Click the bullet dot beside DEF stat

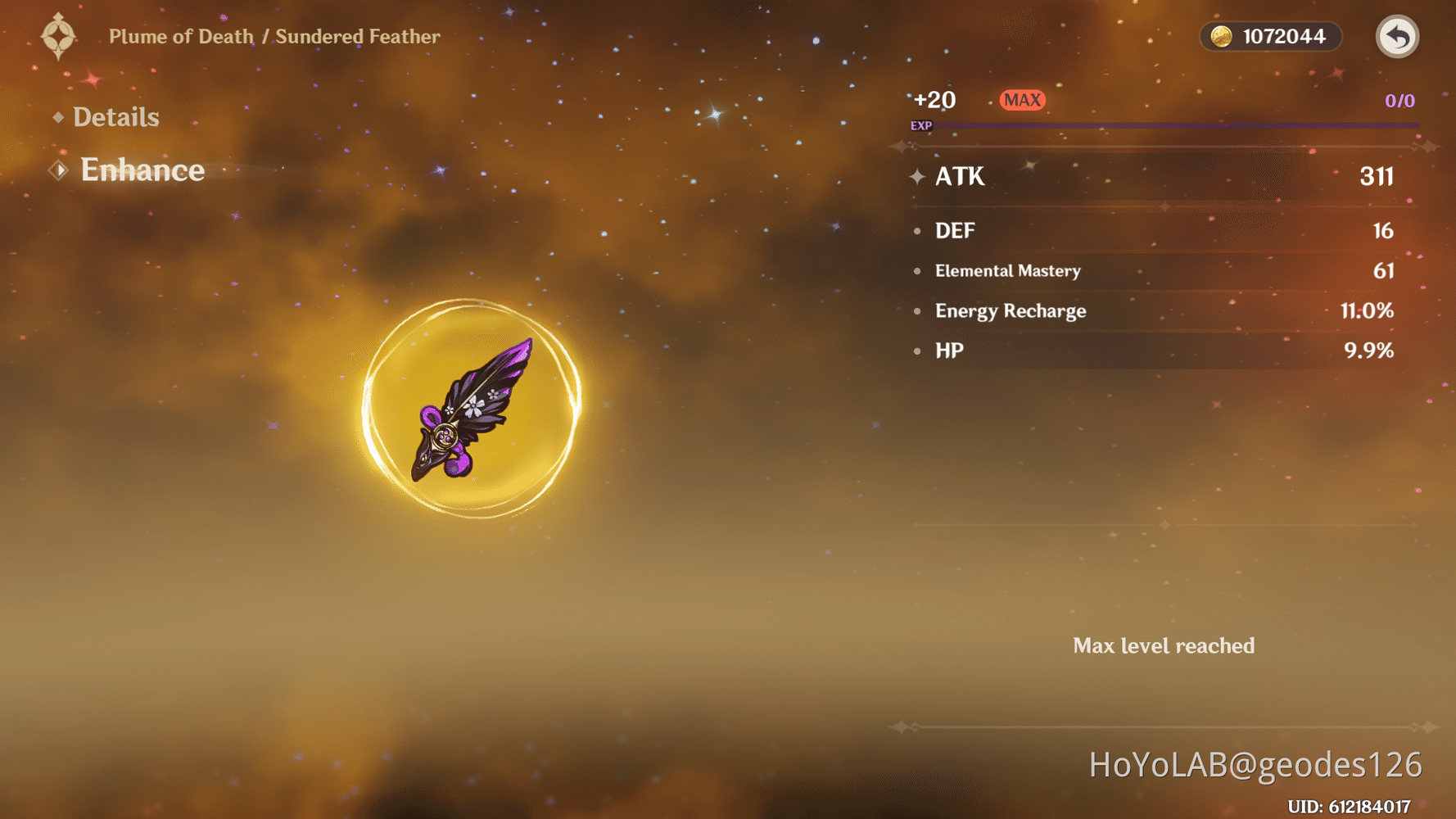pos(916,231)
